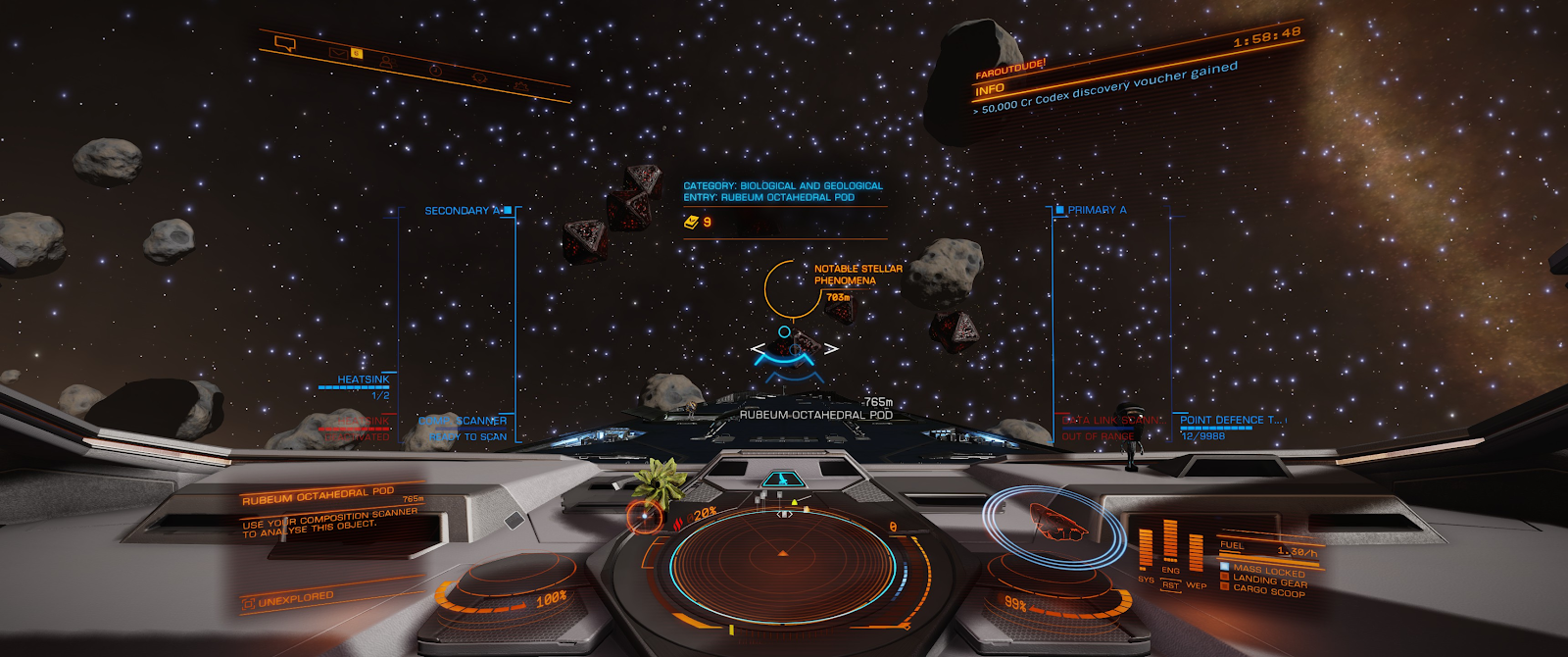
Task: Switch to the clock history tab
Action: pyautogui.click(x=435, y=71)
